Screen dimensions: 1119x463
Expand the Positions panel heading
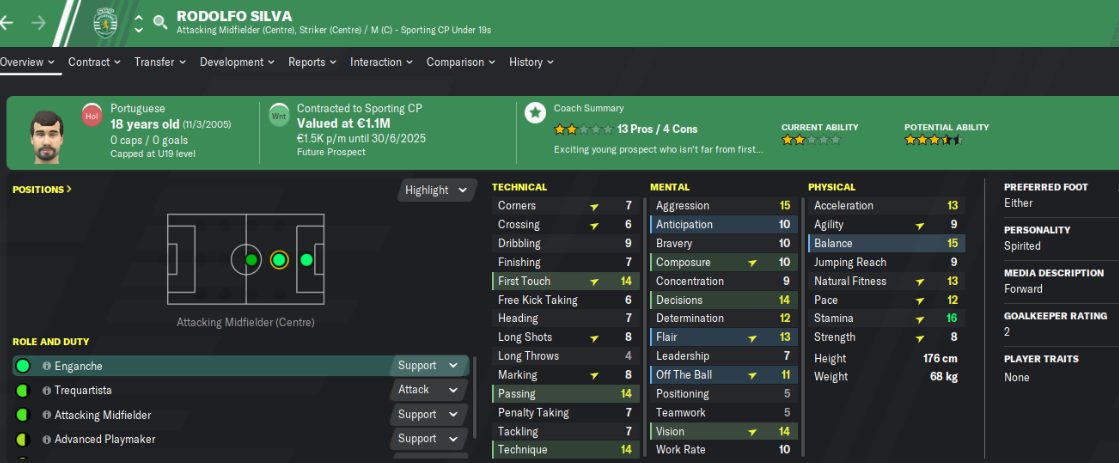click(x=42, y=189)
